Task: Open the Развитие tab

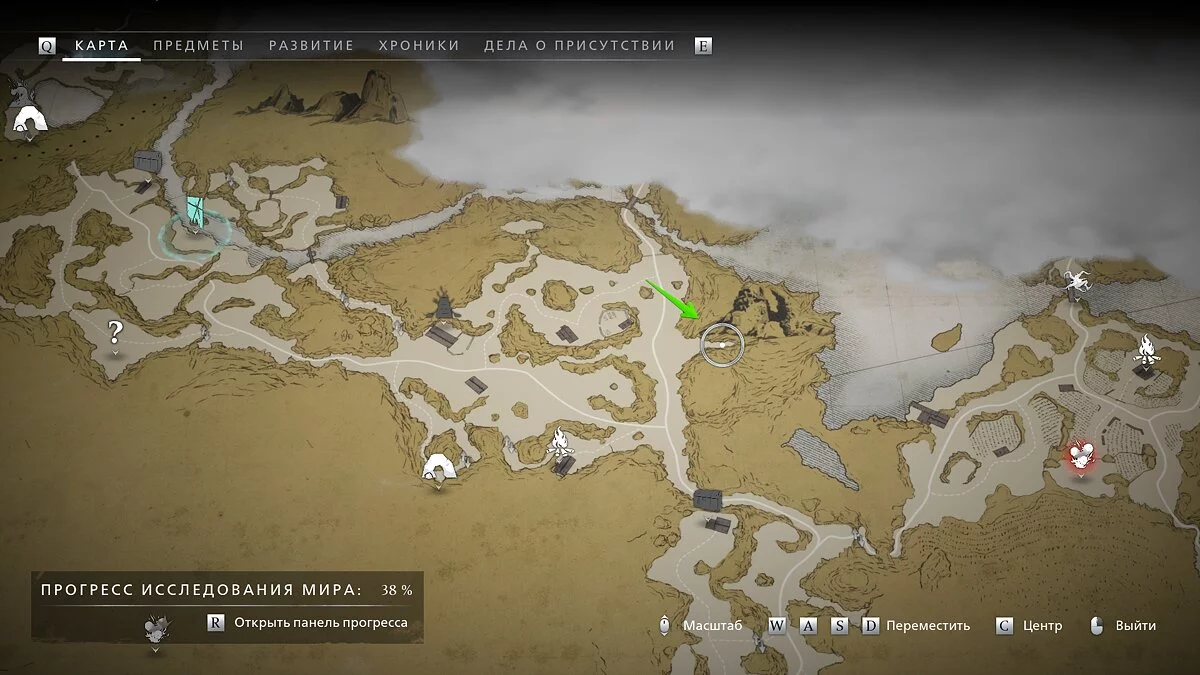Action: click(311, 45)
